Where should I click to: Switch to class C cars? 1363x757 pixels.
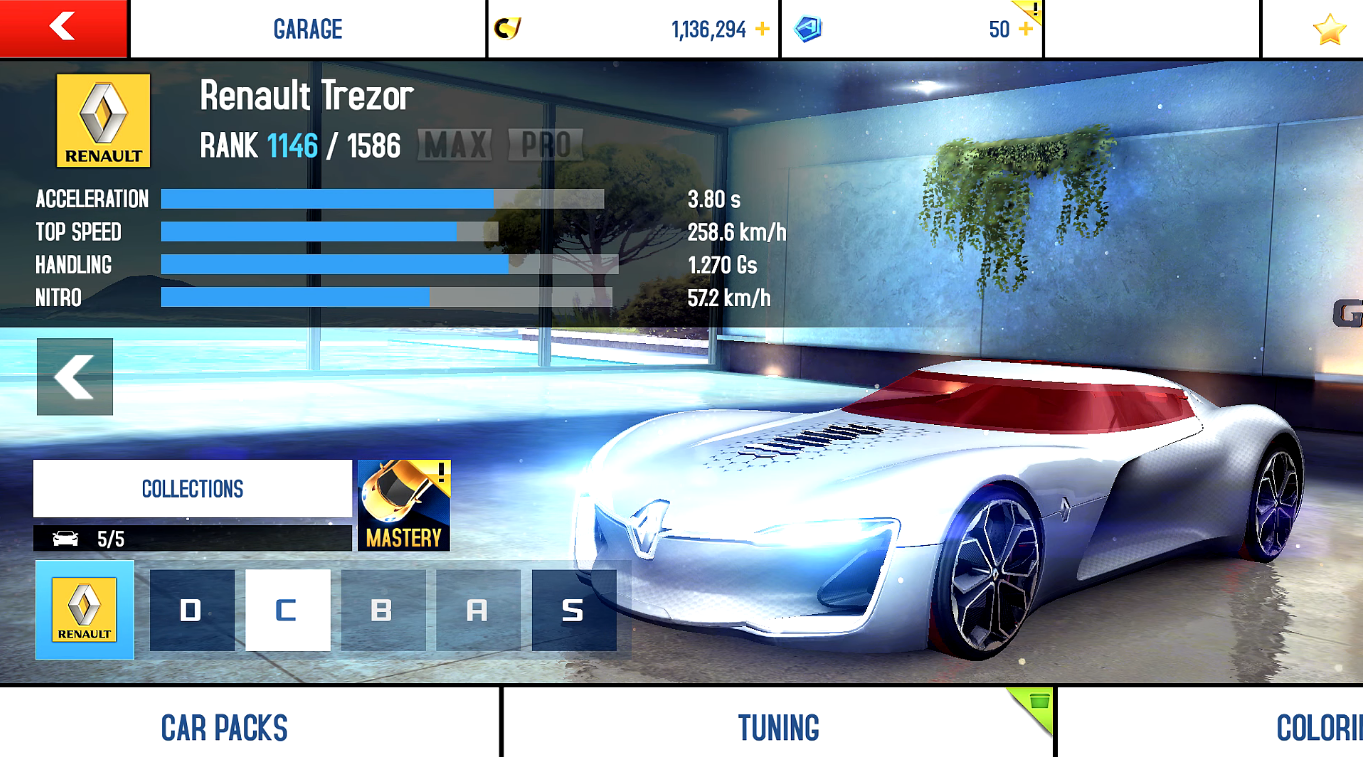(287, 610)
